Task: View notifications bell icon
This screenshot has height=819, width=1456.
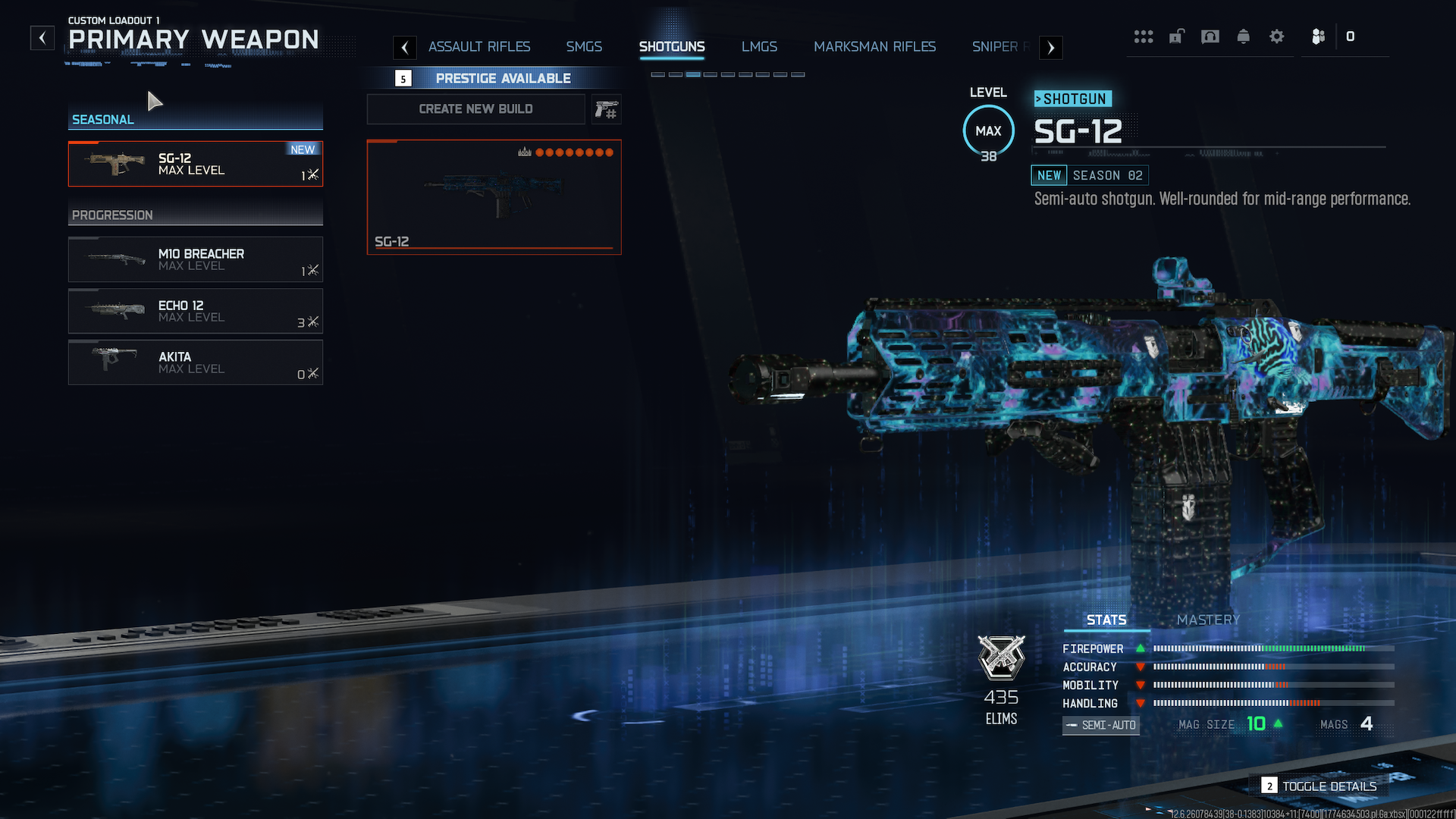Action: (x=1243, y=36)
